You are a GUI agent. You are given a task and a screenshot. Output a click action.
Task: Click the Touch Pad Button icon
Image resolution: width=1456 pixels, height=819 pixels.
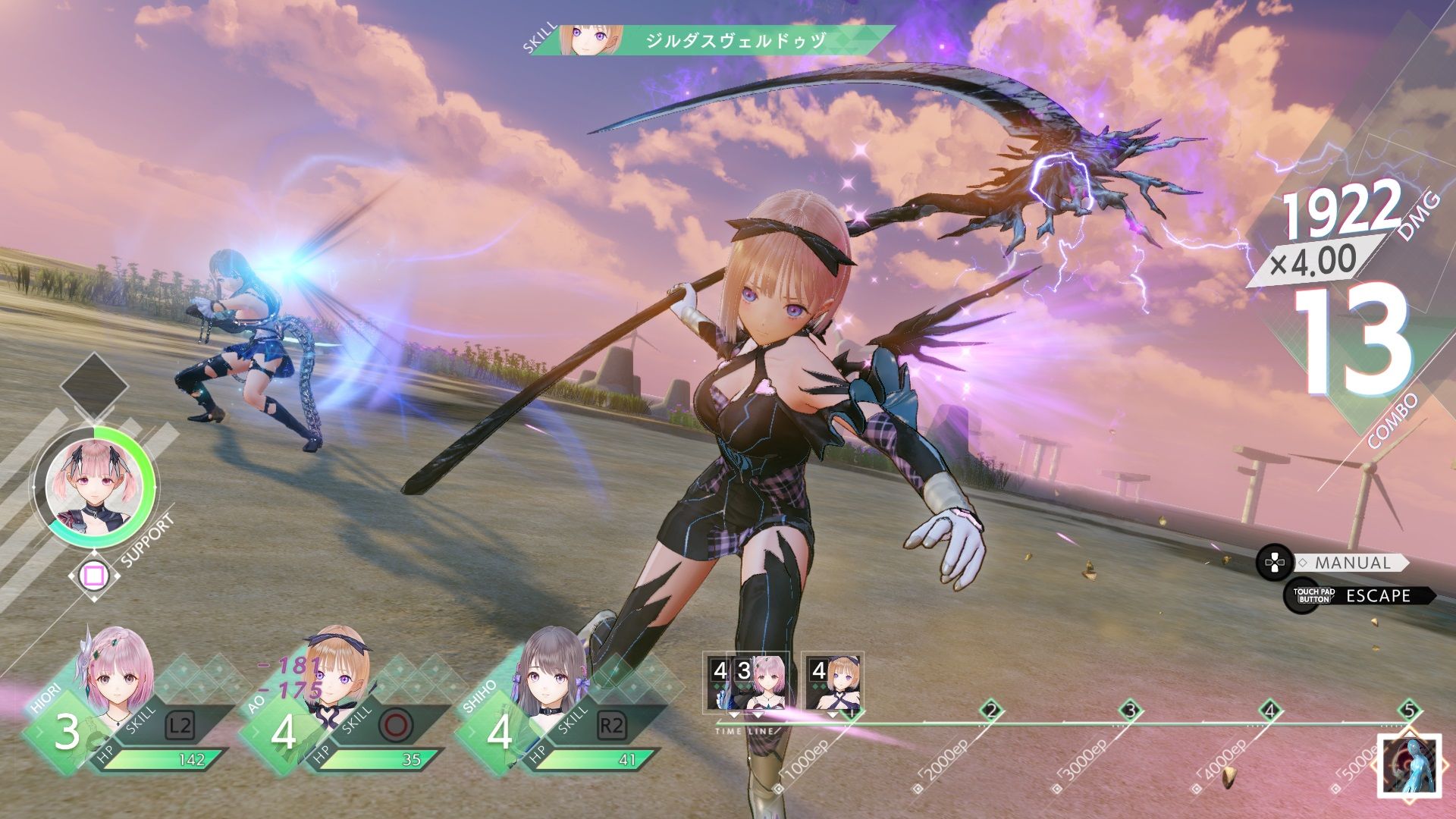[1302, 596]
